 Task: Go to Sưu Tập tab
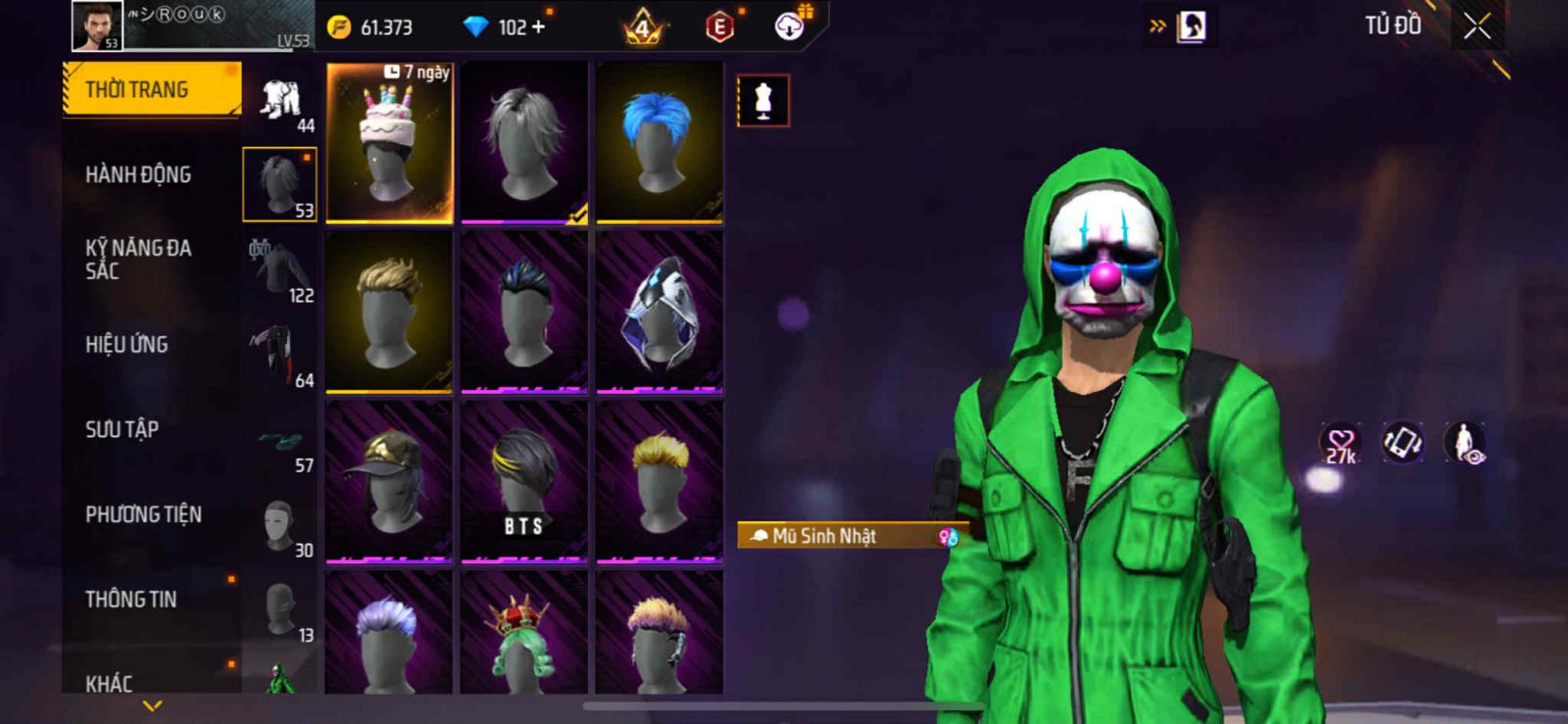coord(122,429)
